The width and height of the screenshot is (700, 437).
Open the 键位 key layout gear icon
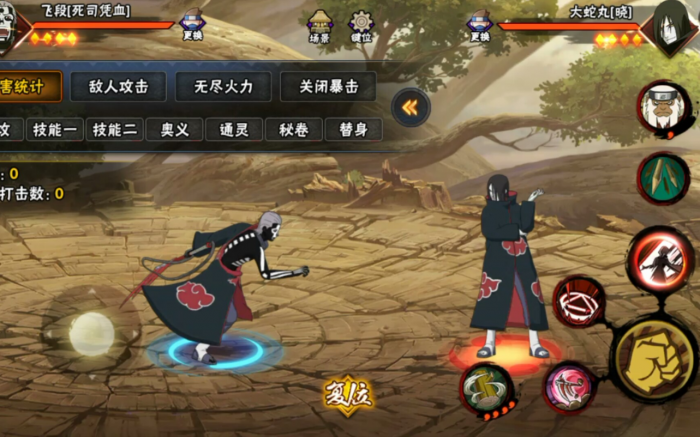pos(360,25)
